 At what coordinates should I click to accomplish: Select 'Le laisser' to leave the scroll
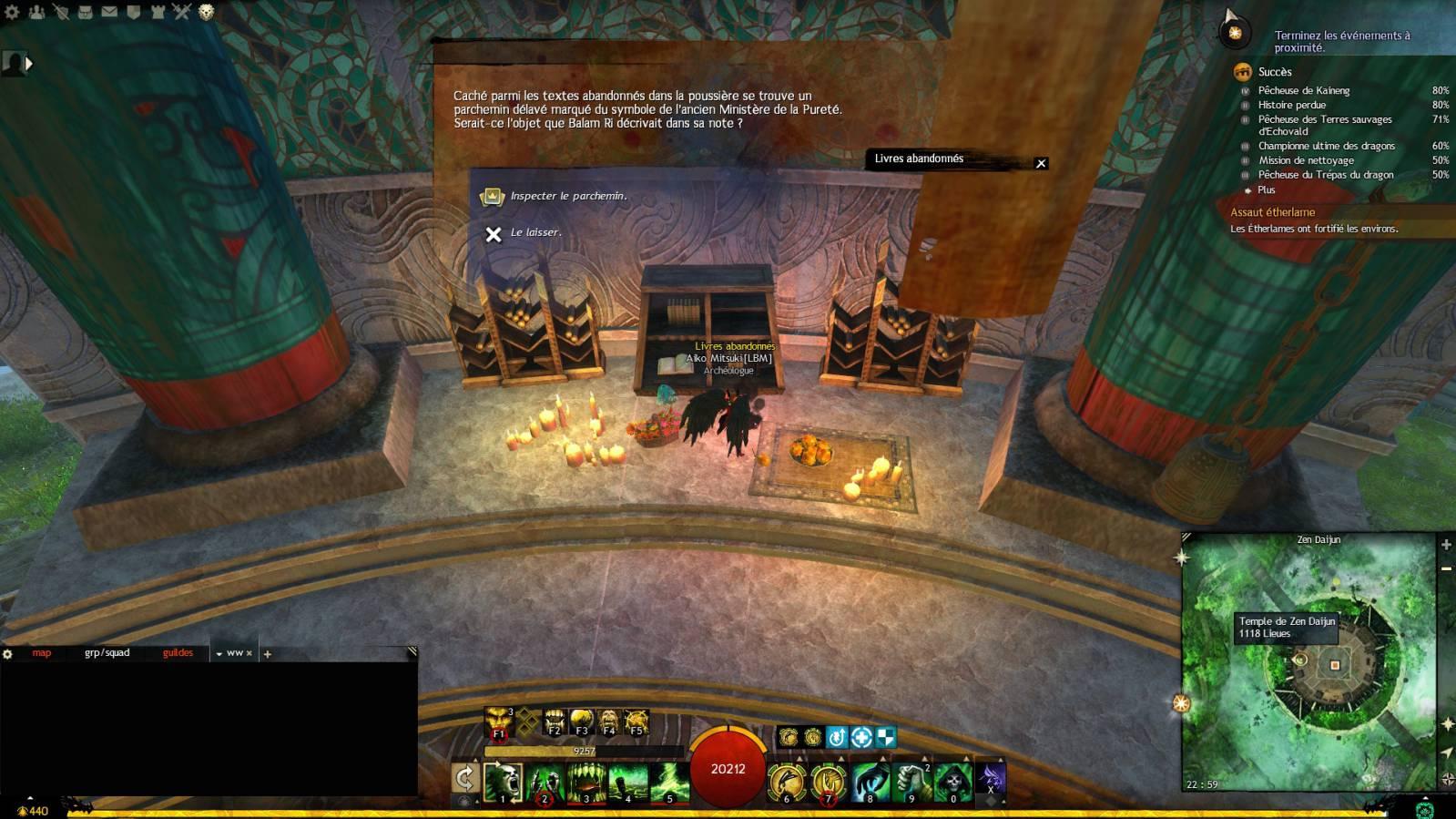(535, 233)
